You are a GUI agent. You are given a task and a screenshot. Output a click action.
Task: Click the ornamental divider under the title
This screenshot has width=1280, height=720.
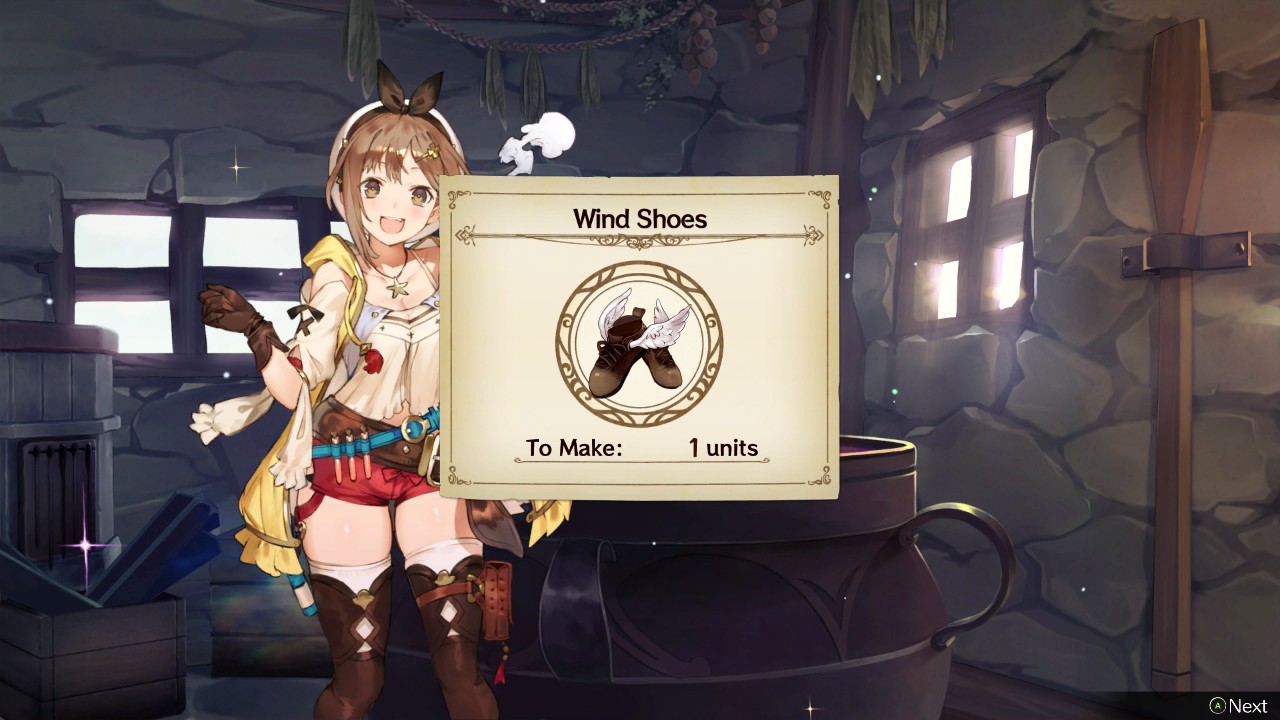click(x=640, y=240)
